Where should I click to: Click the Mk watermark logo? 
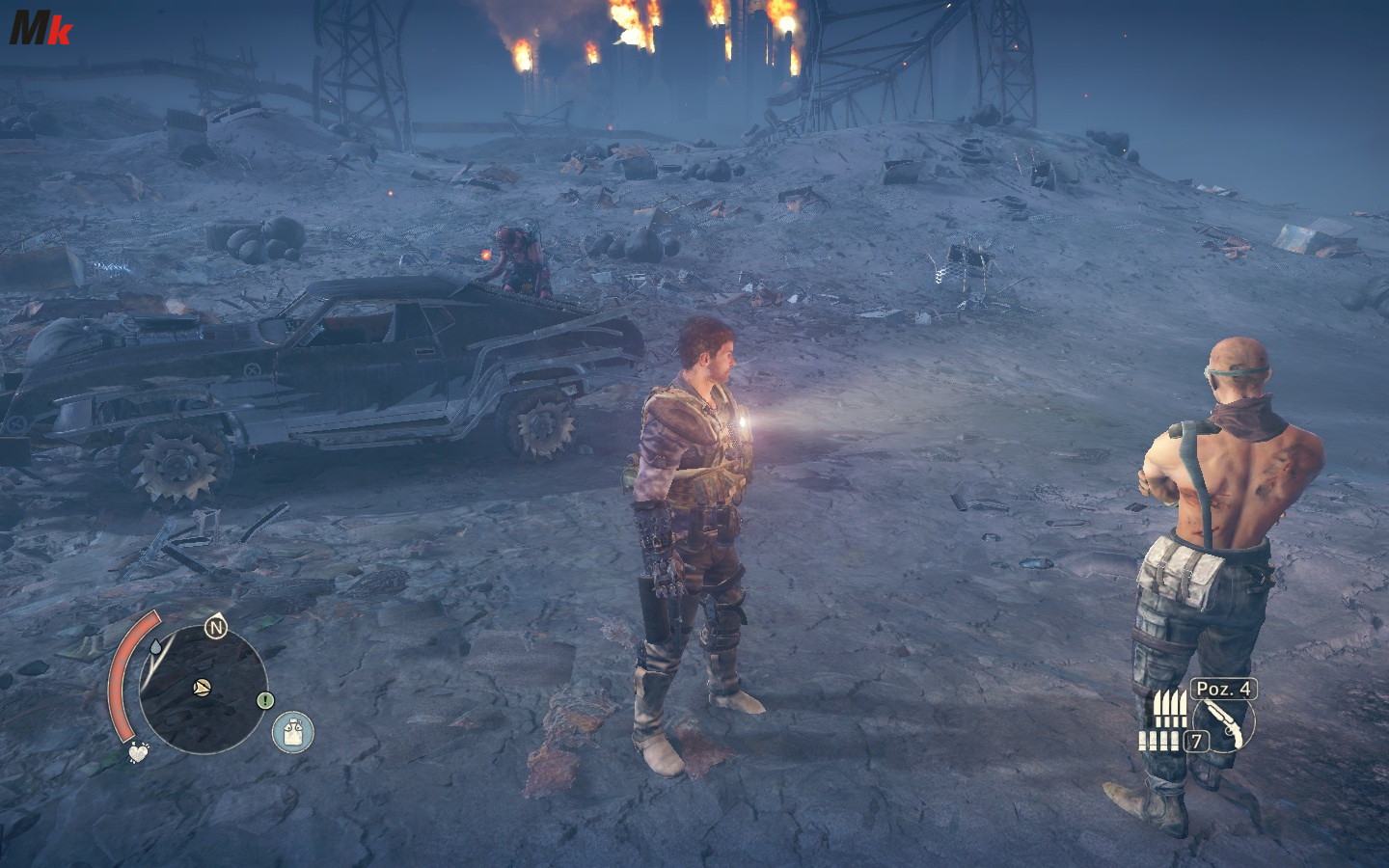click(x=39, y=29)
